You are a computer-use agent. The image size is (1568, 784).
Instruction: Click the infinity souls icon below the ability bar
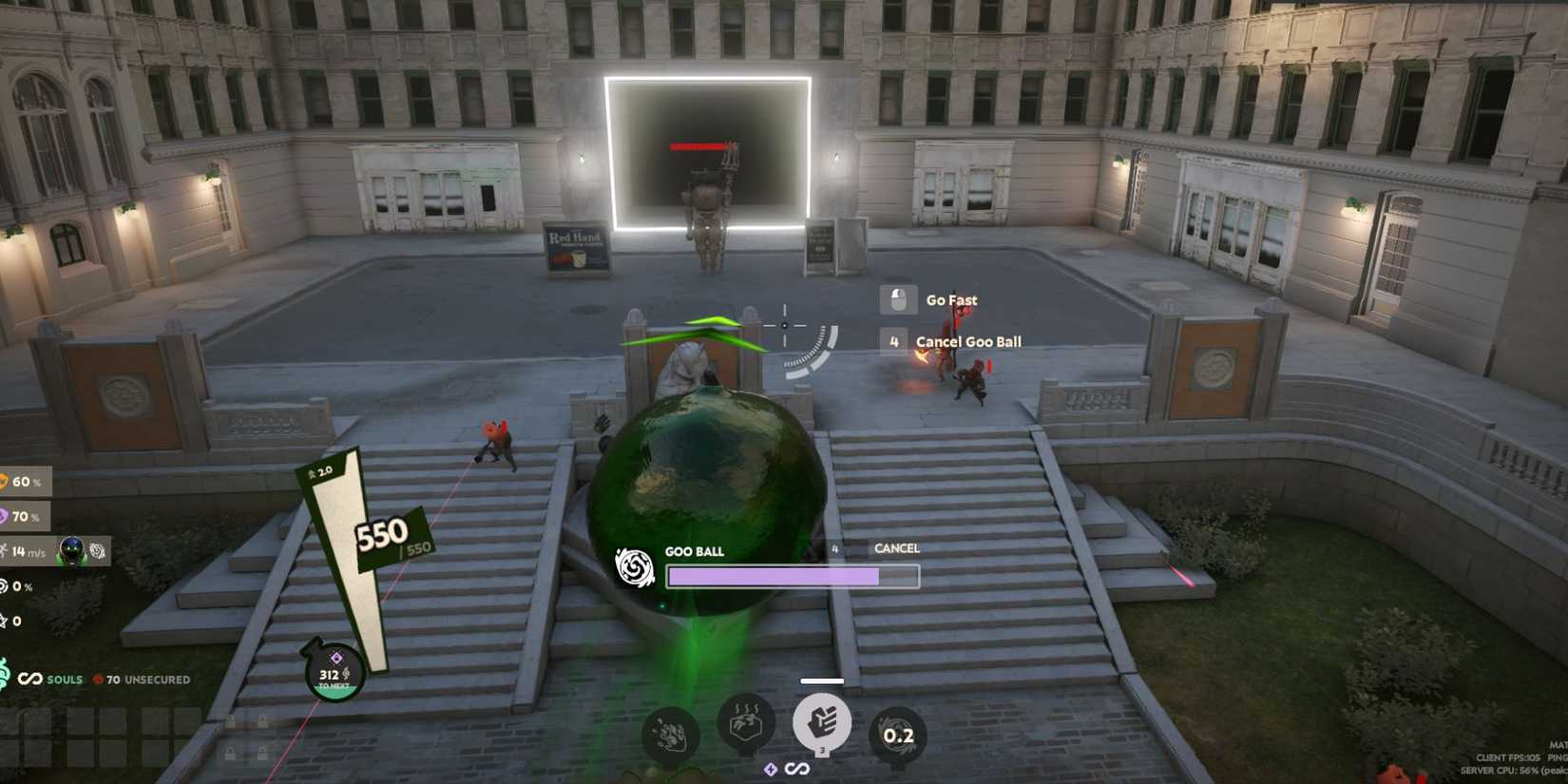pos(795,769)
